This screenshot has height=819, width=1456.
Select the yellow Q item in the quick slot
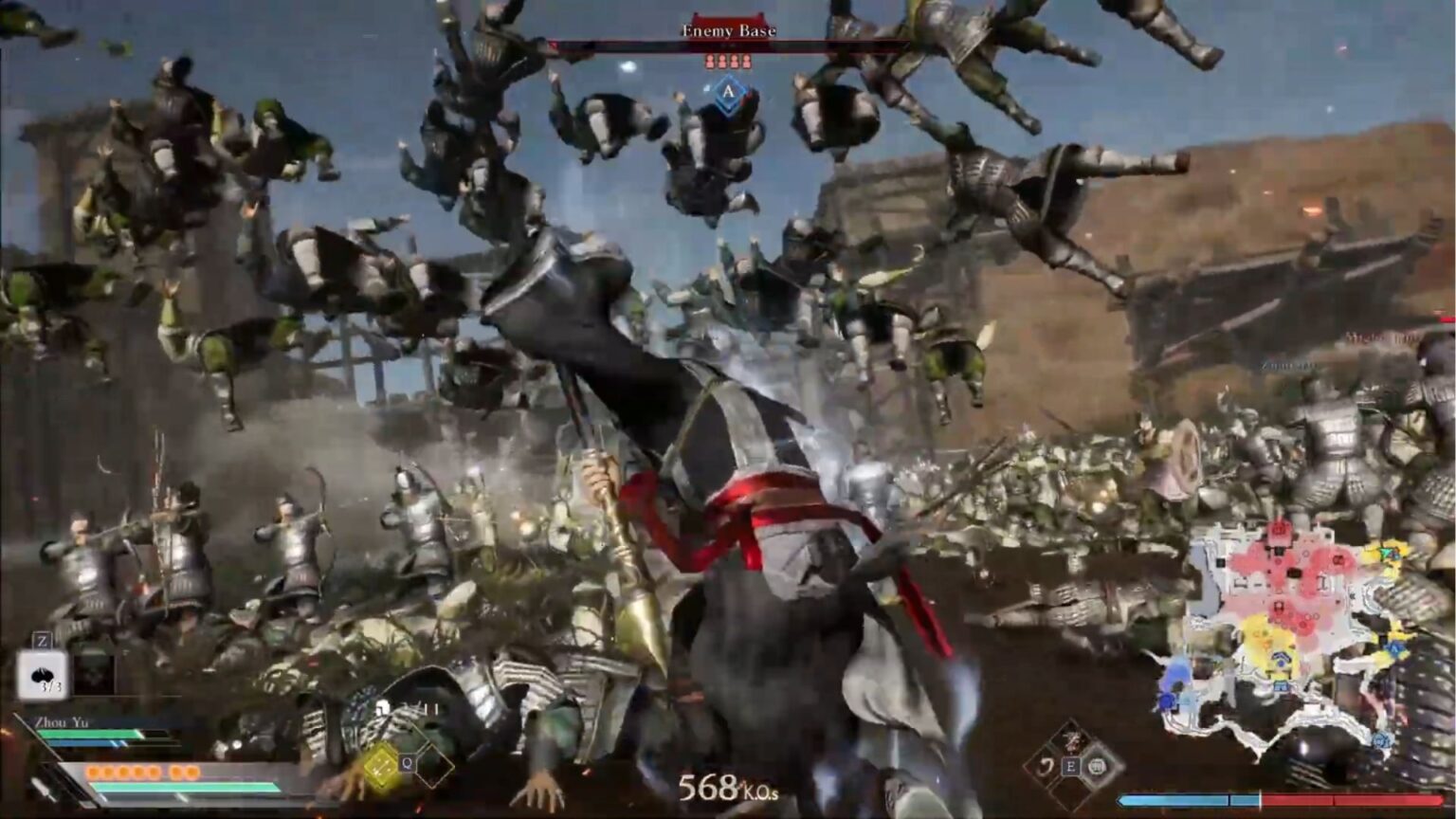pyautogui.click(x=381, y=764)
